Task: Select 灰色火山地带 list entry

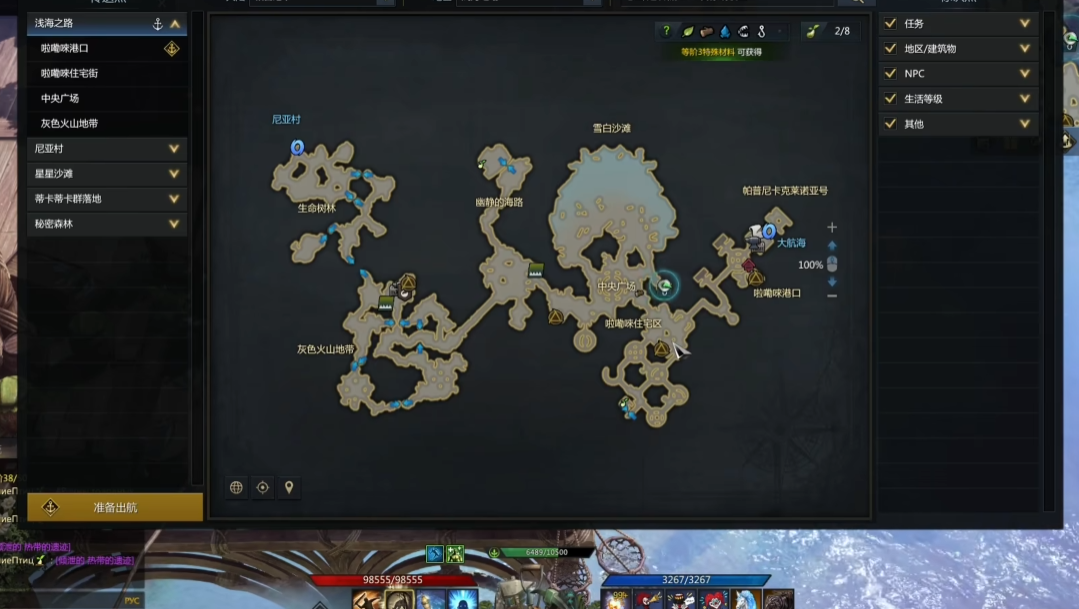Action: coord(69,123)
